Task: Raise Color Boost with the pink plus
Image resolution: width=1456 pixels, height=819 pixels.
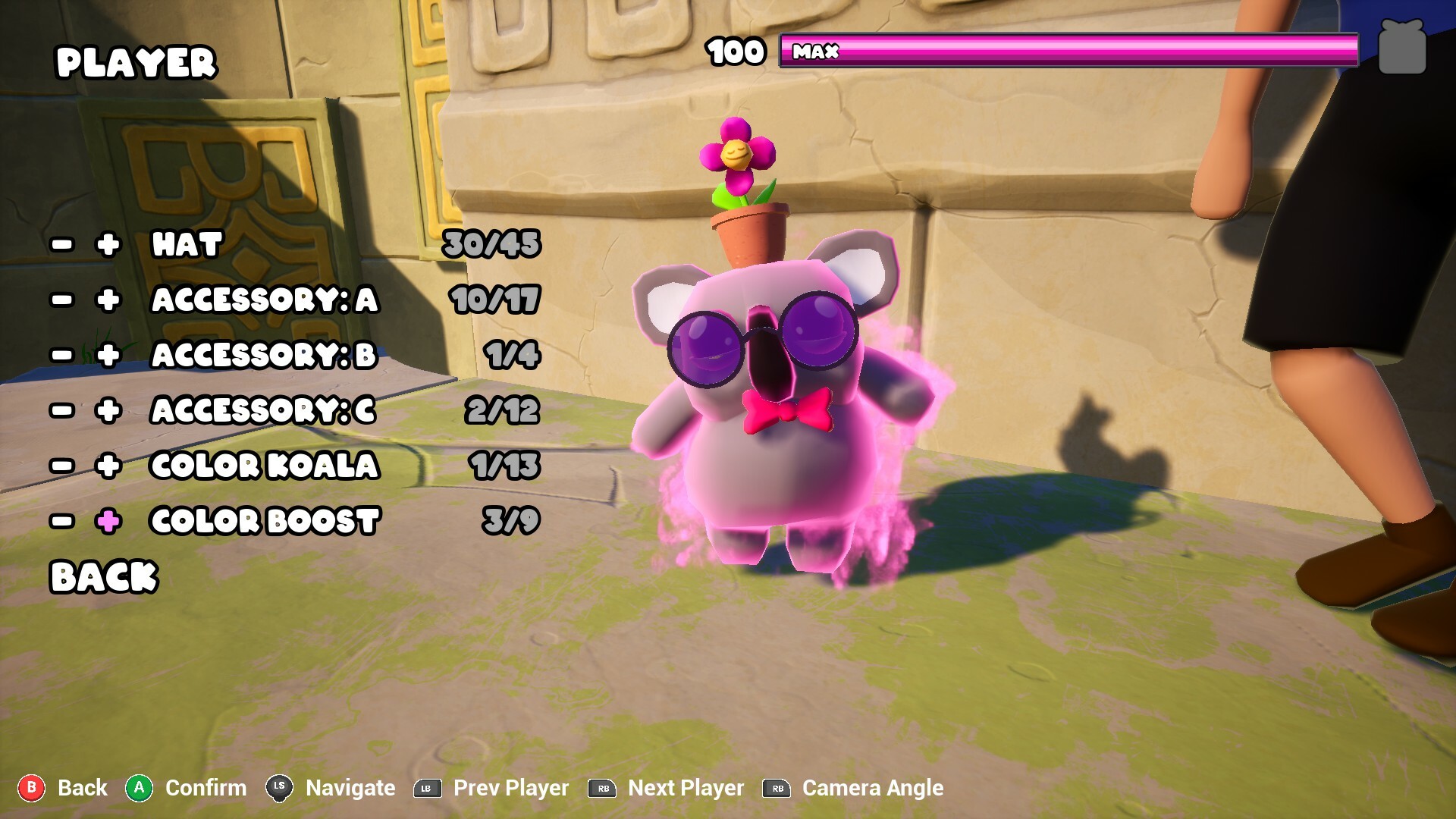Action: [x=108, y=521]
